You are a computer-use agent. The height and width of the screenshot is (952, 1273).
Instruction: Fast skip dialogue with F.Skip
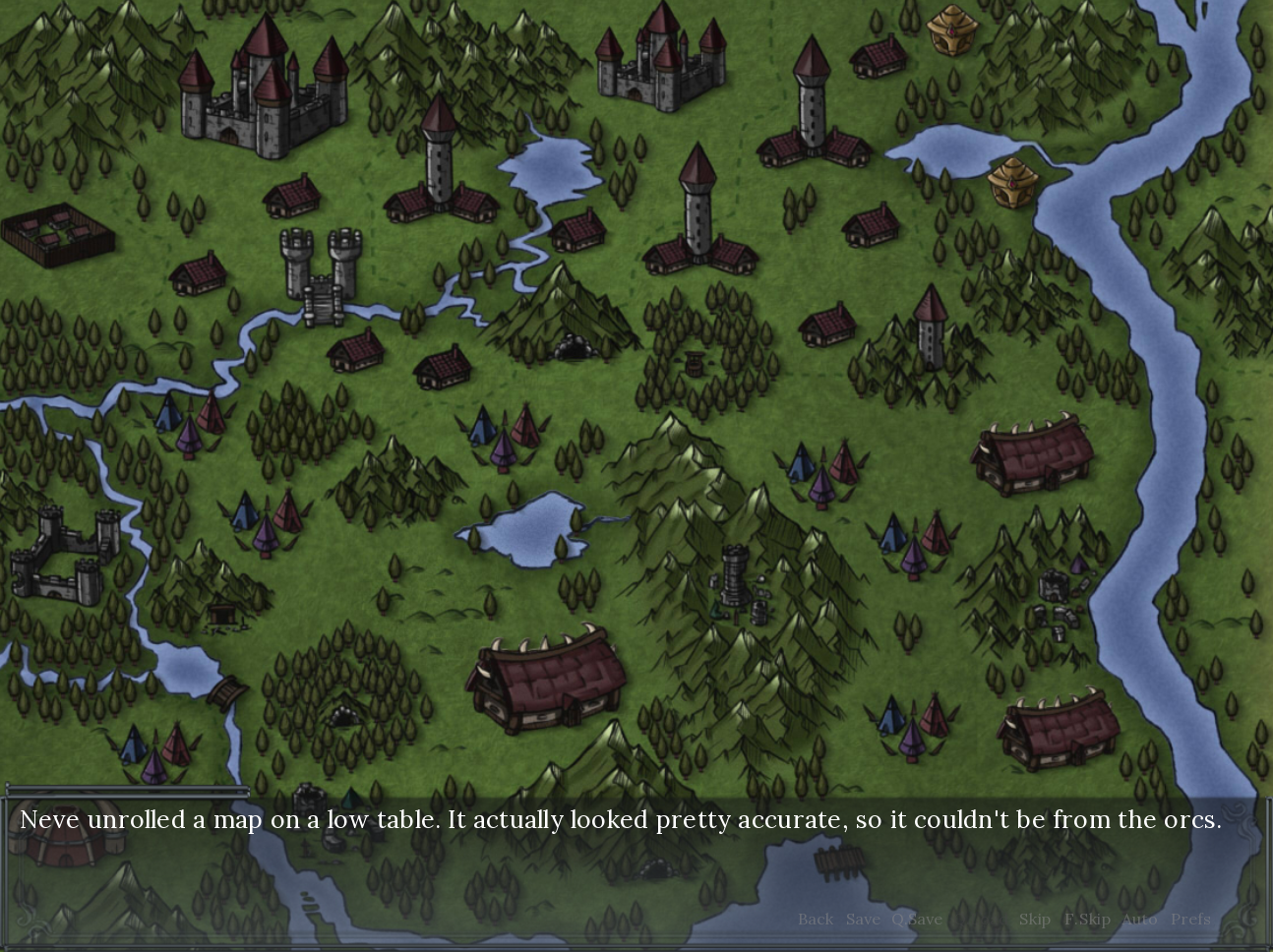pos(1087,920)
